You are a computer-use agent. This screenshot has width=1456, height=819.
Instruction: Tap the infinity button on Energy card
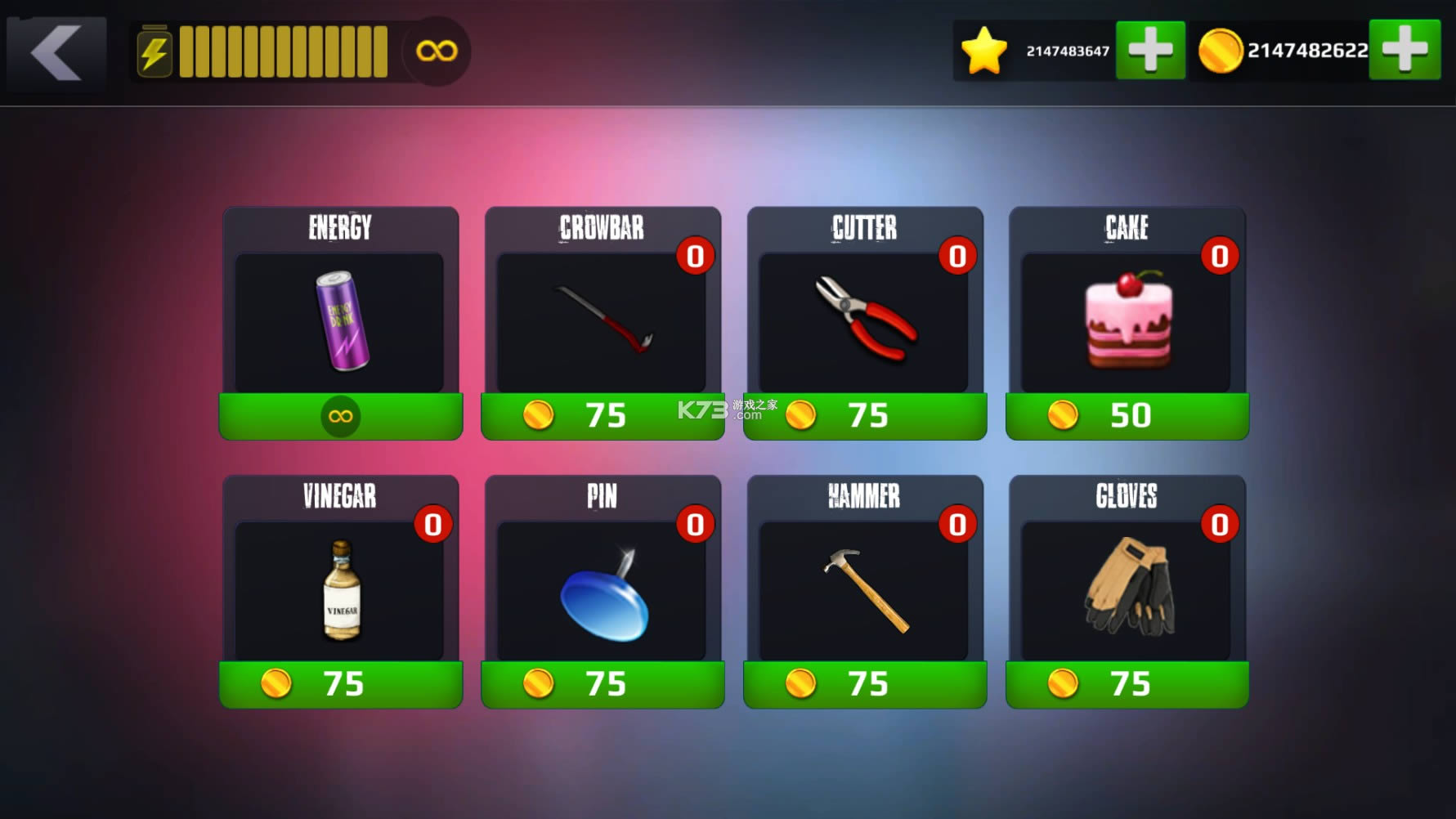point(341,415)
